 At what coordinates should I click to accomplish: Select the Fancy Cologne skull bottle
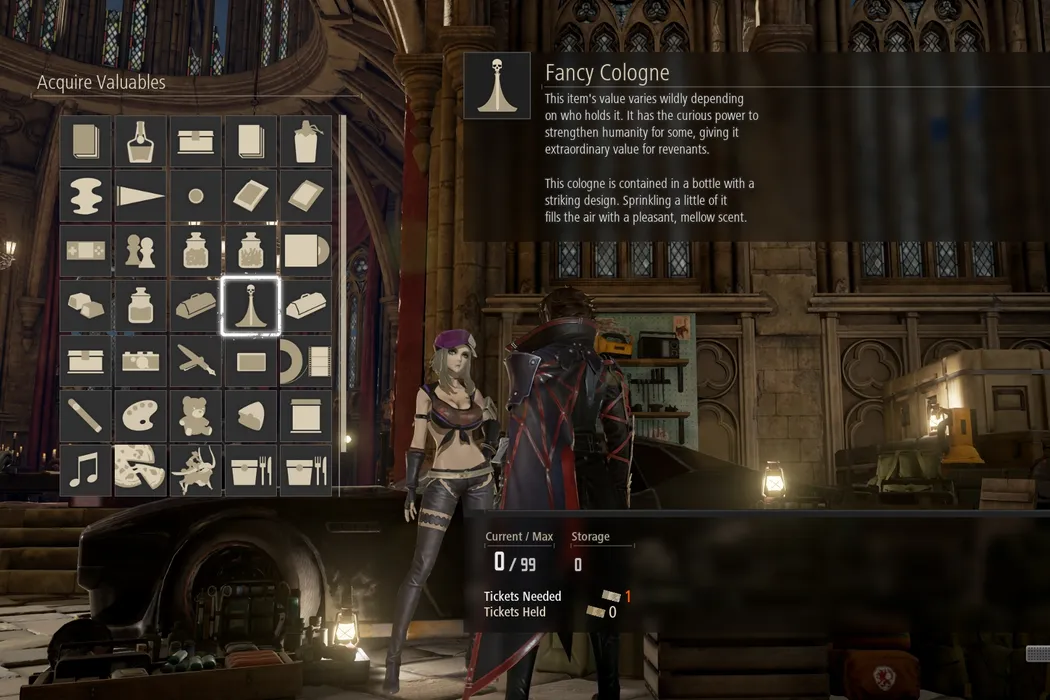pyautogui.click(x=250, y=306)
